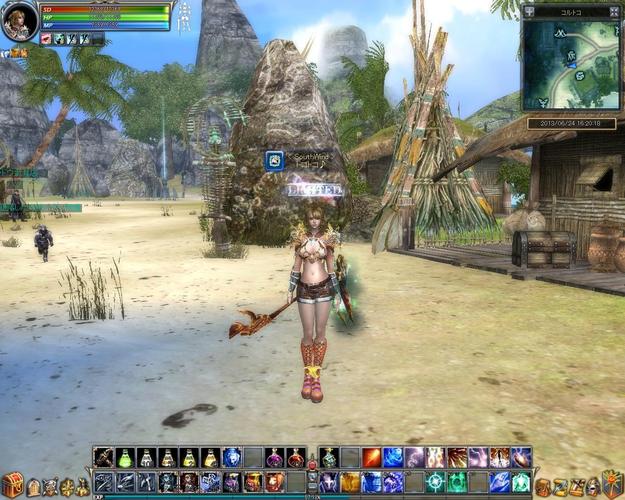
Task: Activate the golden armor skill icon
Action: pyautogui.click(x=349, y=482)
